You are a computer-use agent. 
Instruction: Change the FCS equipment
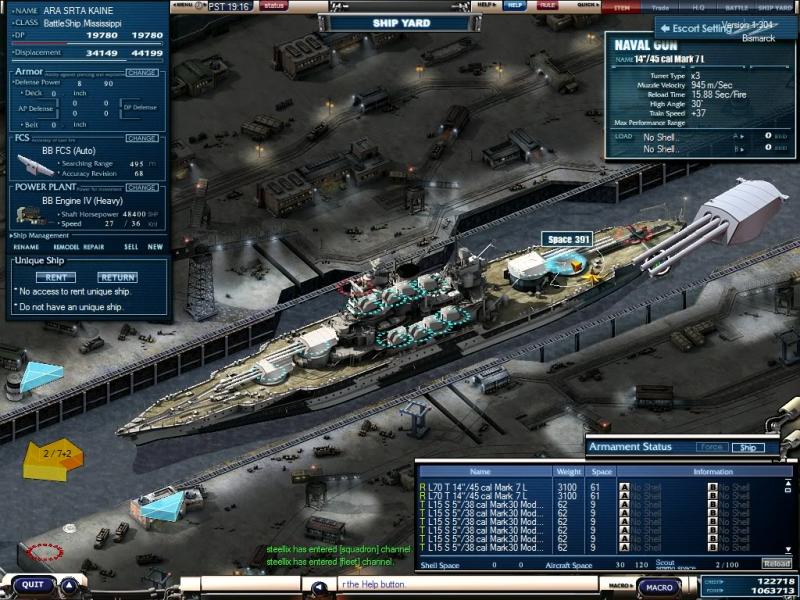coord(142,138)
